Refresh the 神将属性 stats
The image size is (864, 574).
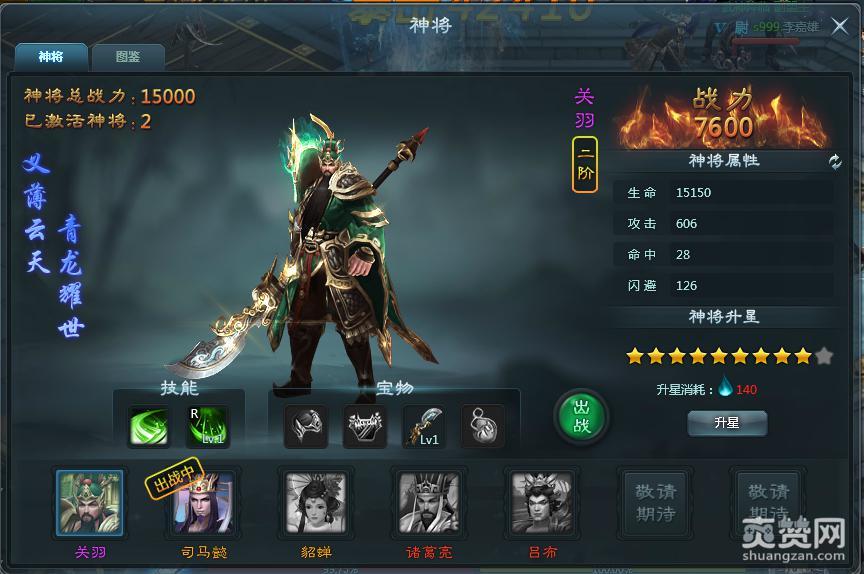pos(835,162)
